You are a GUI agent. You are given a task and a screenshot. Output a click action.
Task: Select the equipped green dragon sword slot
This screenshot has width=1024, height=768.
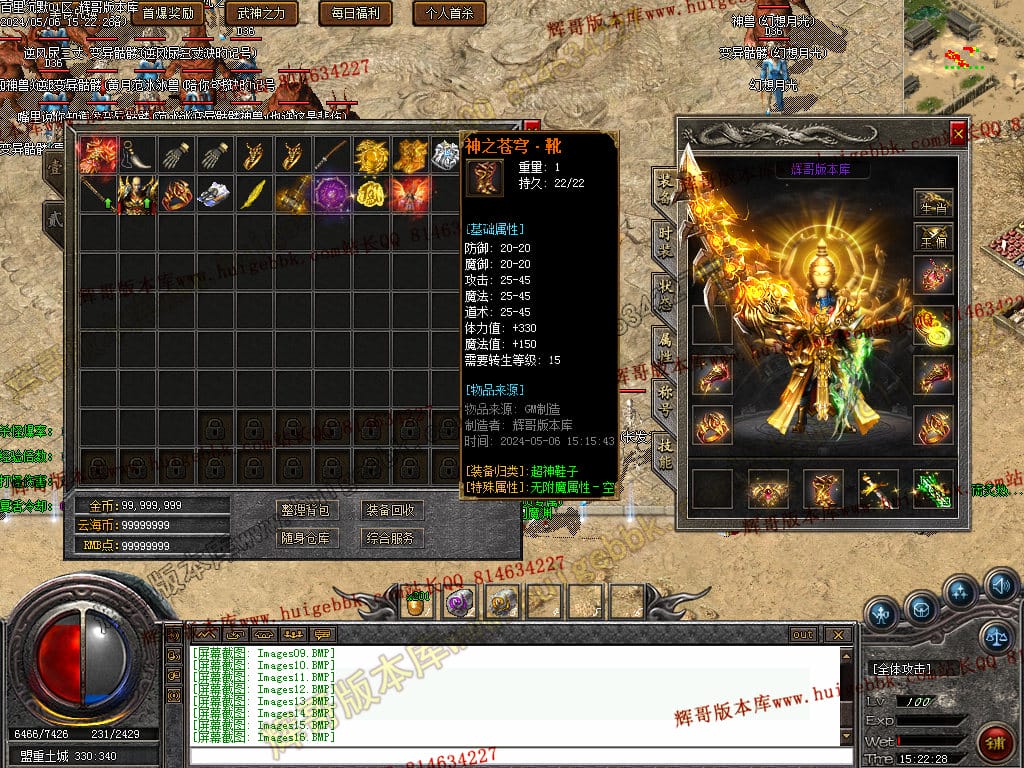tap(932, 488)
